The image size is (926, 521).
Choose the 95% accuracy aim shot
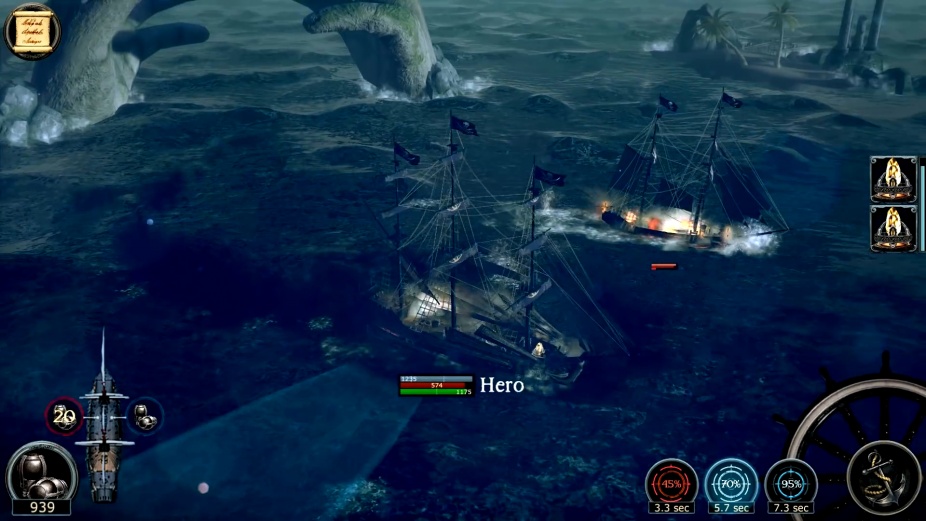tap(790, 484)
